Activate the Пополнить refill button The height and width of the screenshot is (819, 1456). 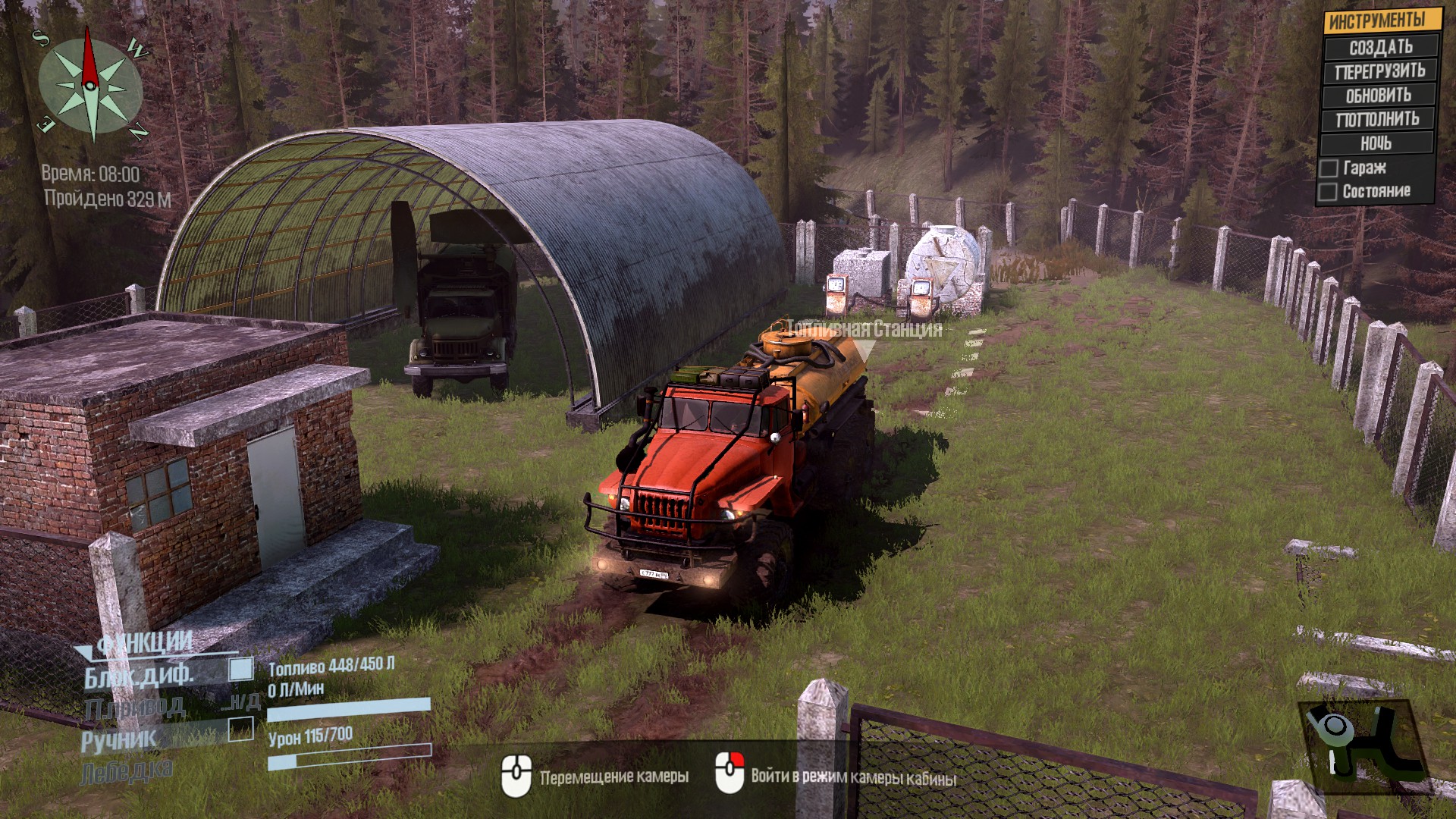coord(1377,119)
